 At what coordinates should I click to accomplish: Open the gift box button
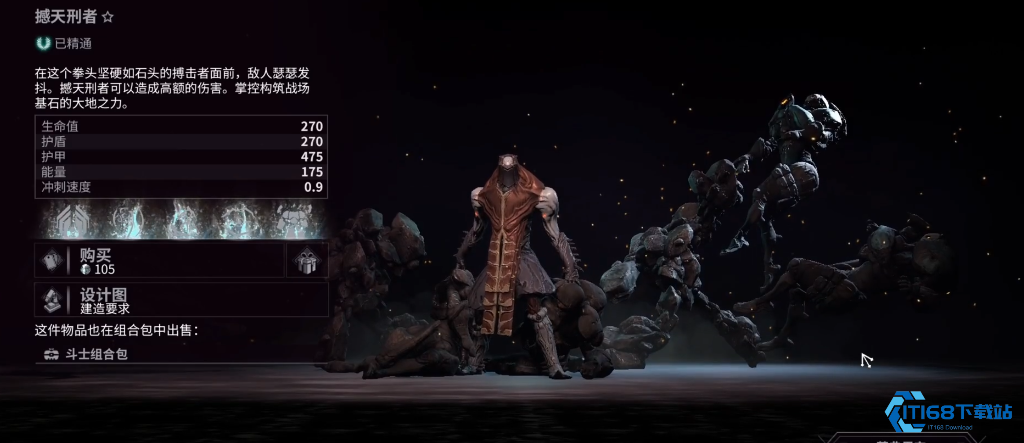pos(307,261)
